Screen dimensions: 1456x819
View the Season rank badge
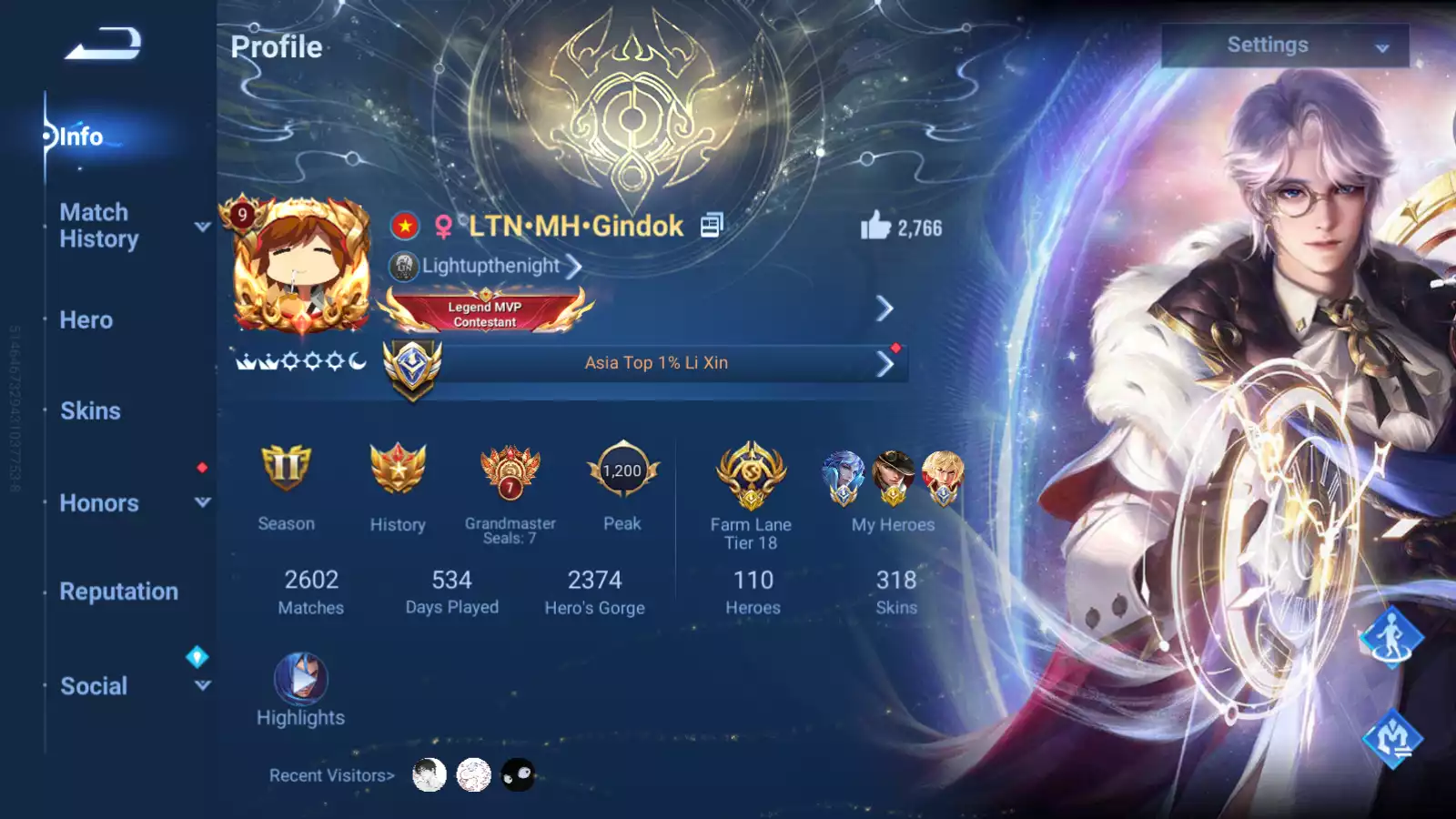pos(286,470)
